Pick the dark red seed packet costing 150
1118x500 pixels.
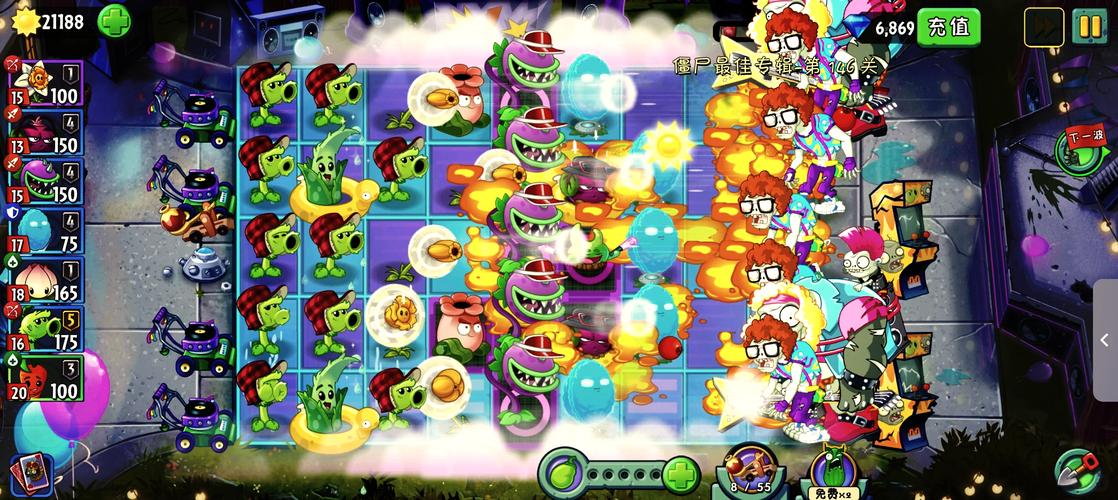(x=45, y=131)
